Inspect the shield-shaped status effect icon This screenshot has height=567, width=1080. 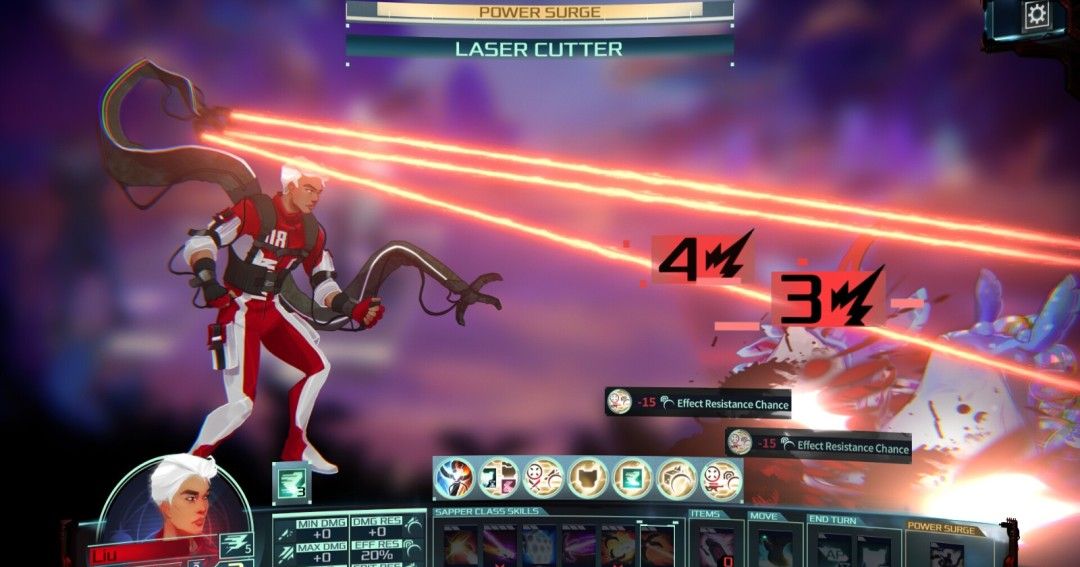click(x=588, y=477)
